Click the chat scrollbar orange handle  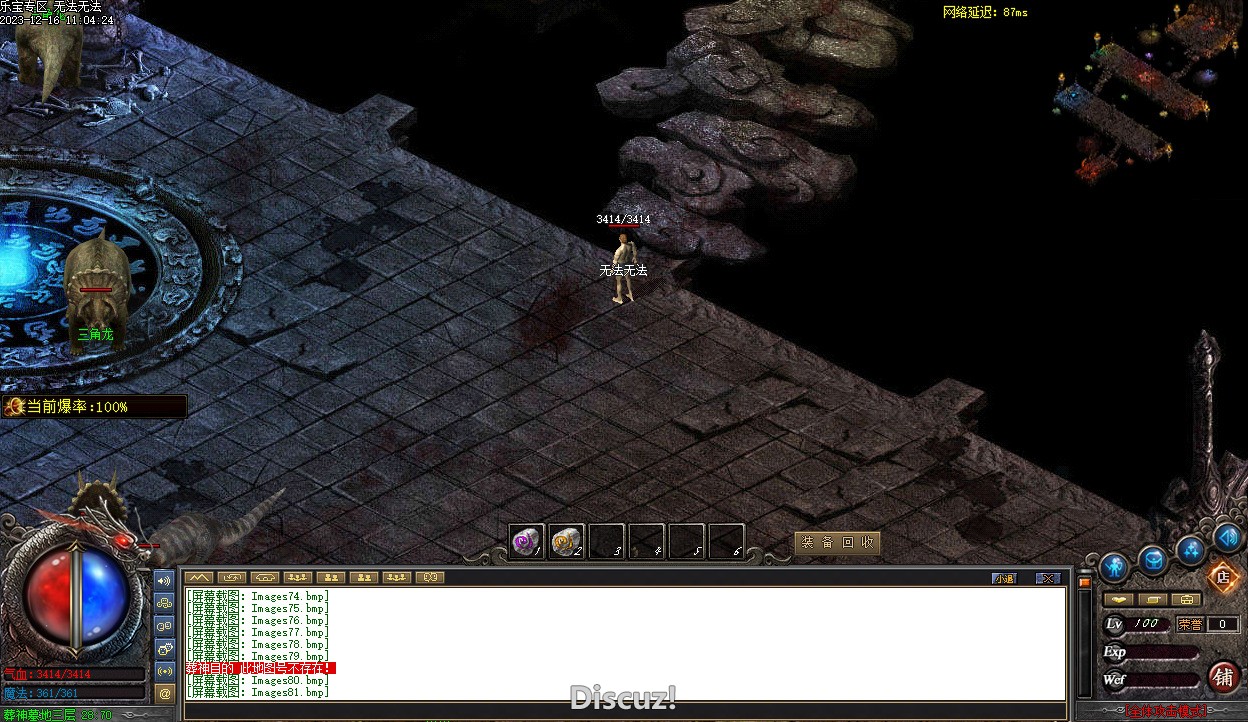click(1084, 581)
